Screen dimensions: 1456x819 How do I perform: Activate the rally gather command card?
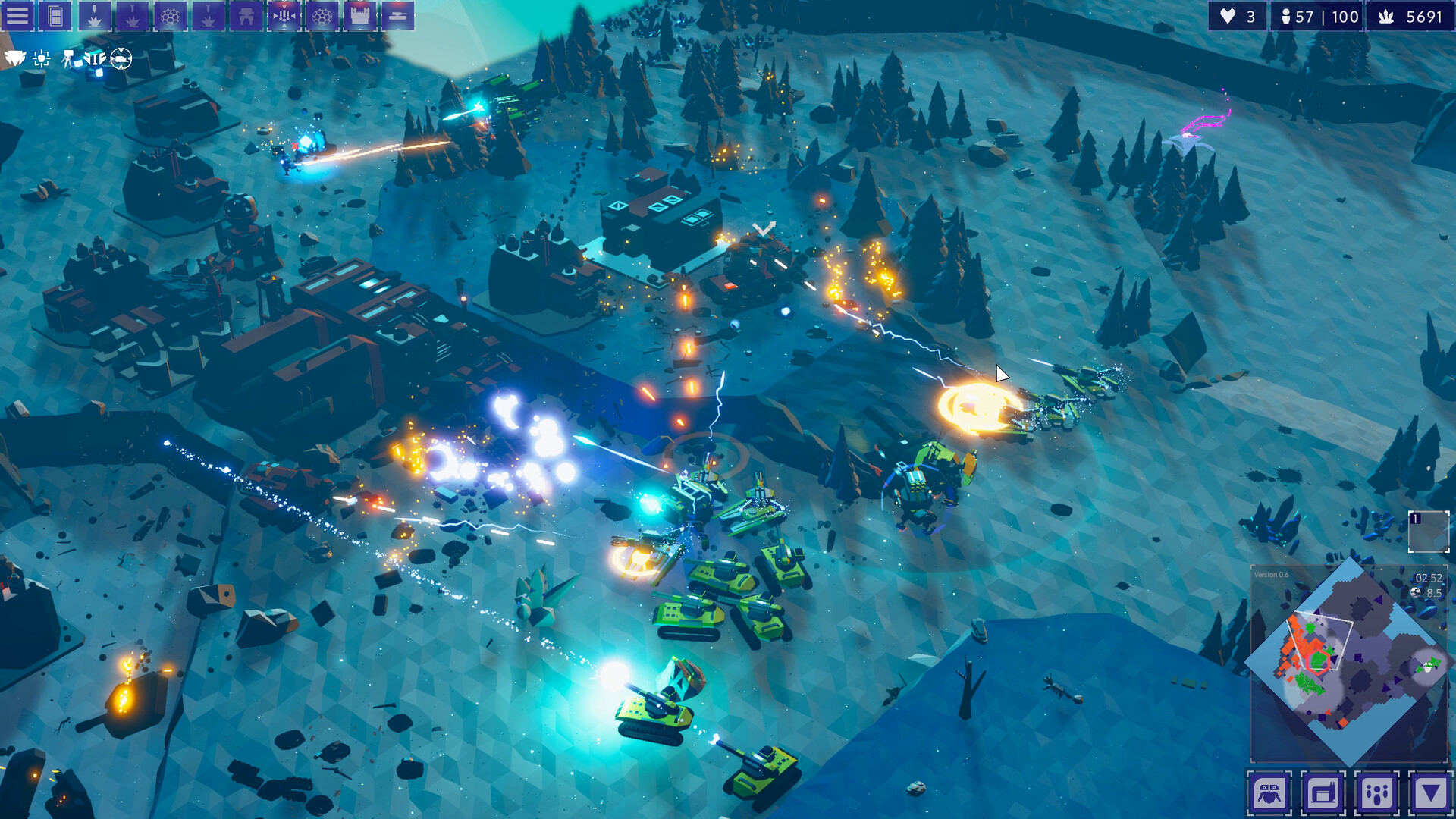[284, 16]
